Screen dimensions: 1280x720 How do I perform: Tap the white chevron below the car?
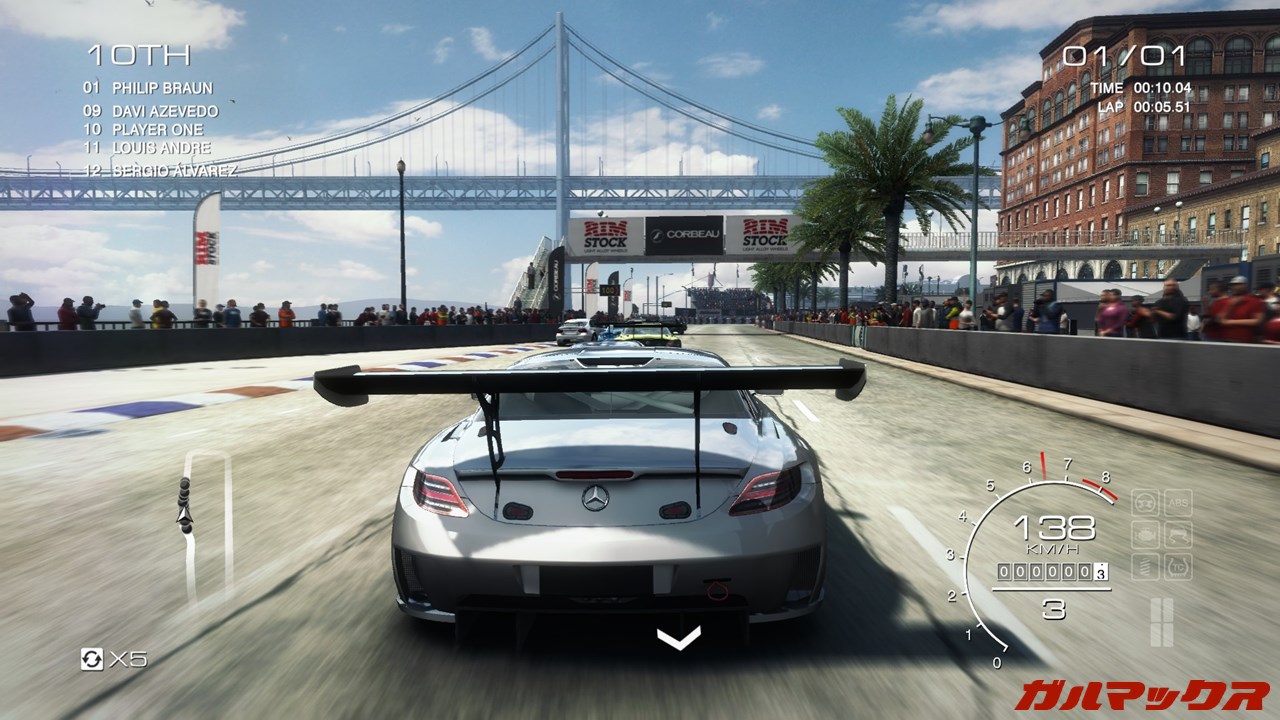[x=678, y=637]
